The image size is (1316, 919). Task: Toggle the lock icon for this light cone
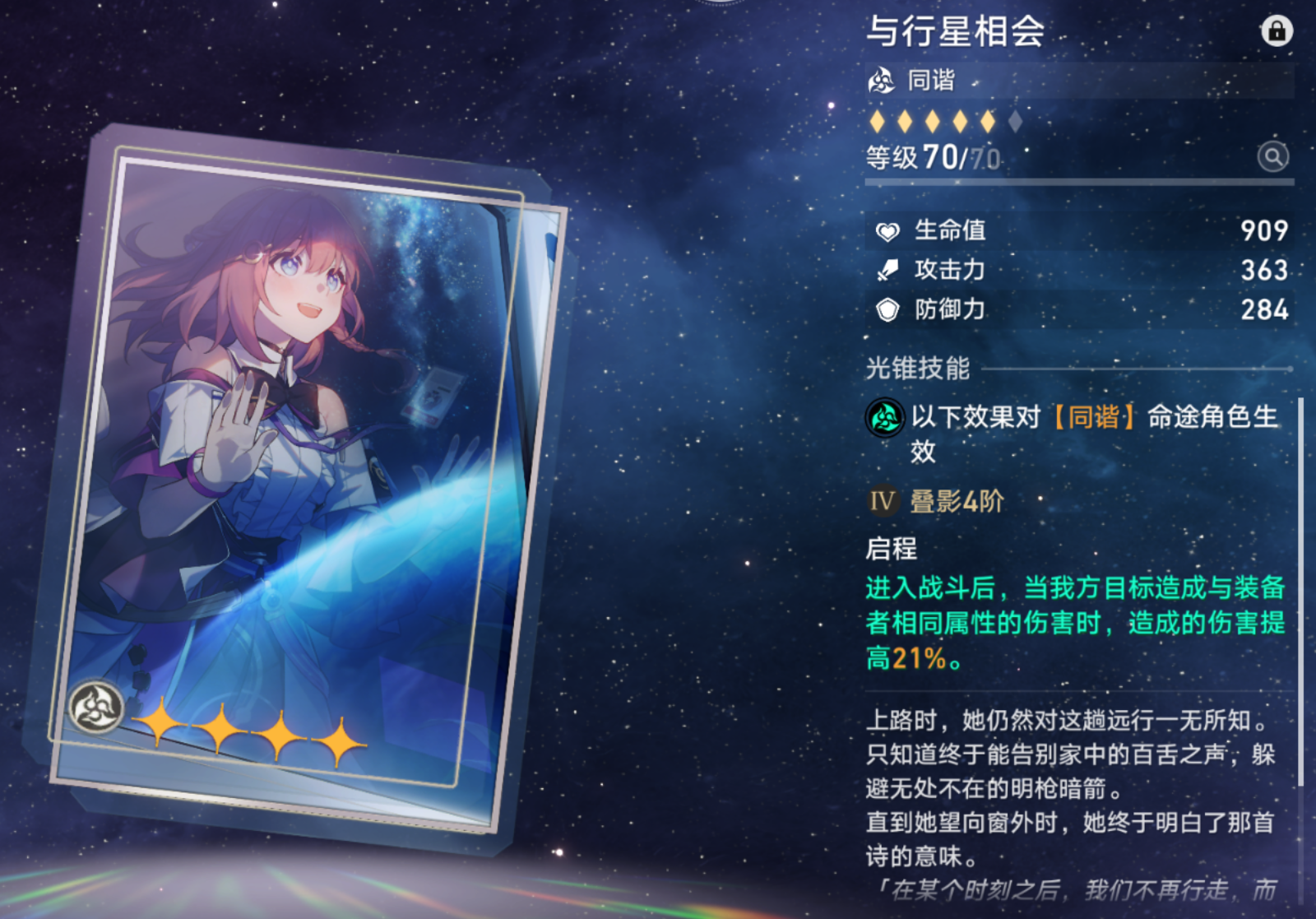[1276, 31]
